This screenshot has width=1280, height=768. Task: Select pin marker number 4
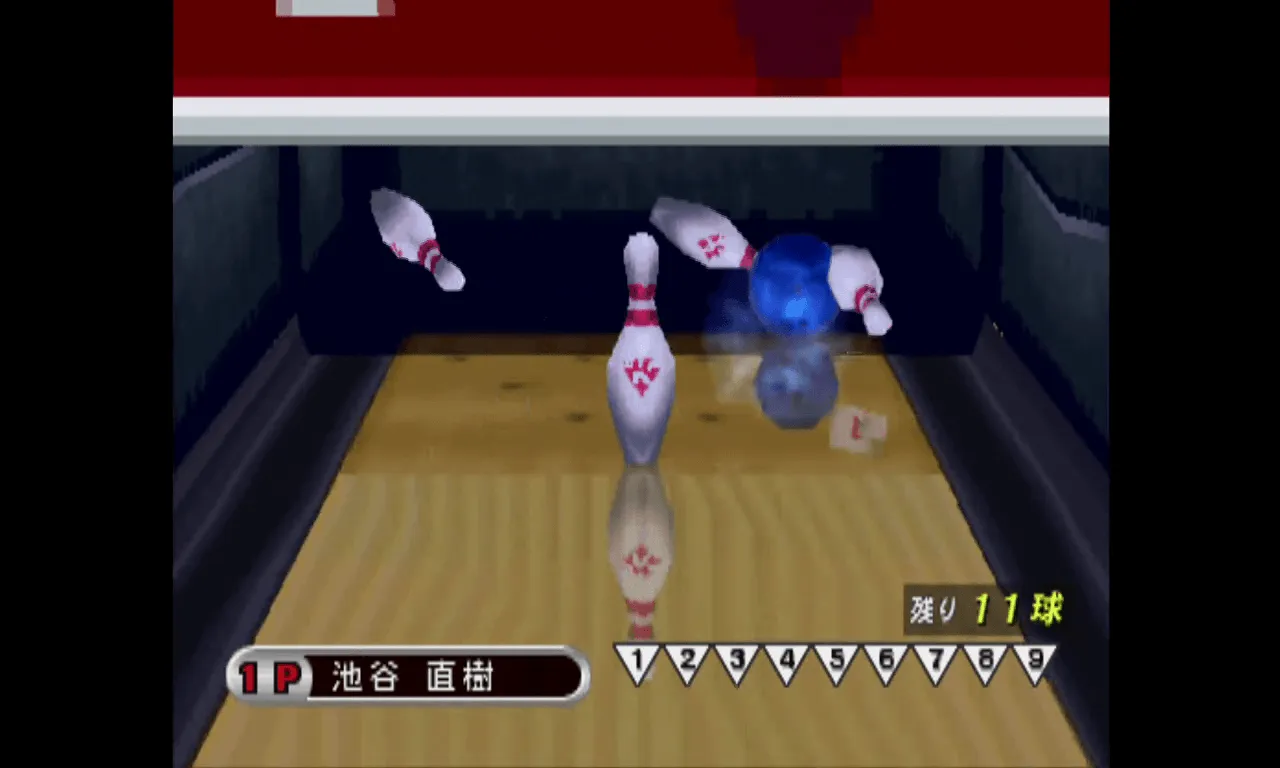coord(785,661)
